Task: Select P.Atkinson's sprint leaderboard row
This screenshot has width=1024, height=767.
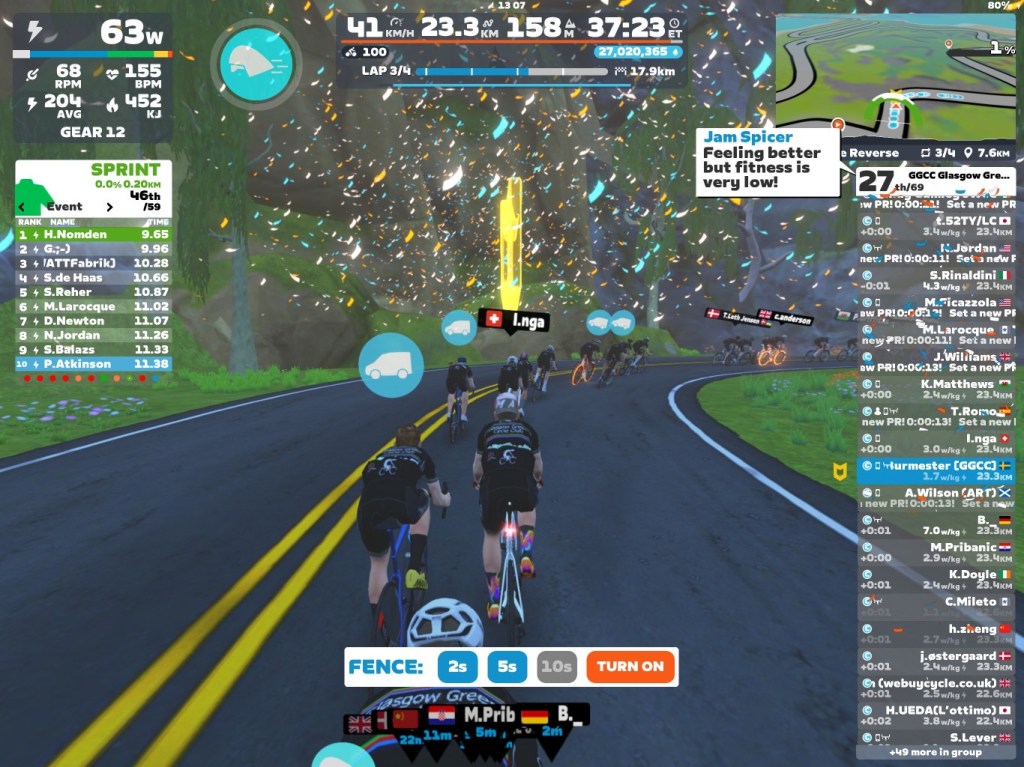Action: coord(93,364)
